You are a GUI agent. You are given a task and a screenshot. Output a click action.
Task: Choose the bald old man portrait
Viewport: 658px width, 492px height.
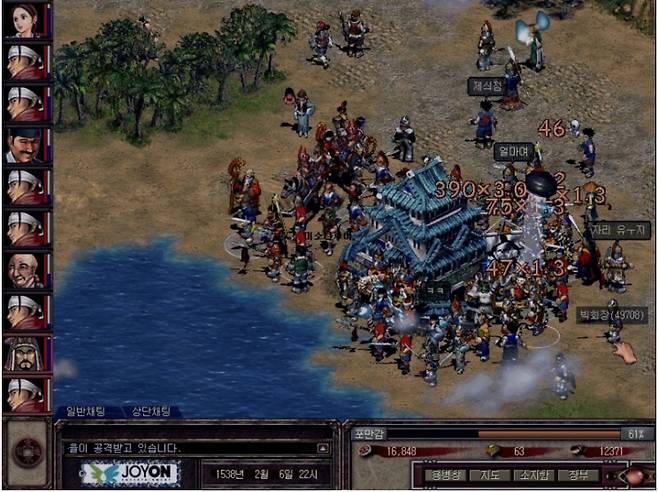[x=25, y=270]
